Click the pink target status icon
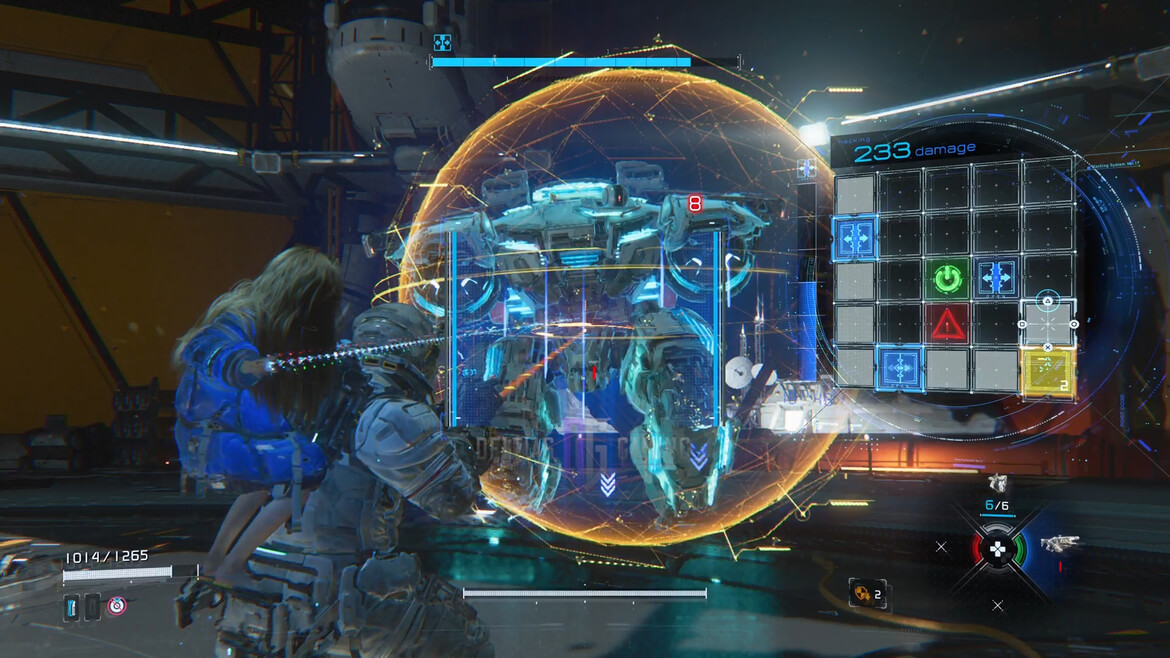This screenshot has width=1170, height=658. (117, 605)
